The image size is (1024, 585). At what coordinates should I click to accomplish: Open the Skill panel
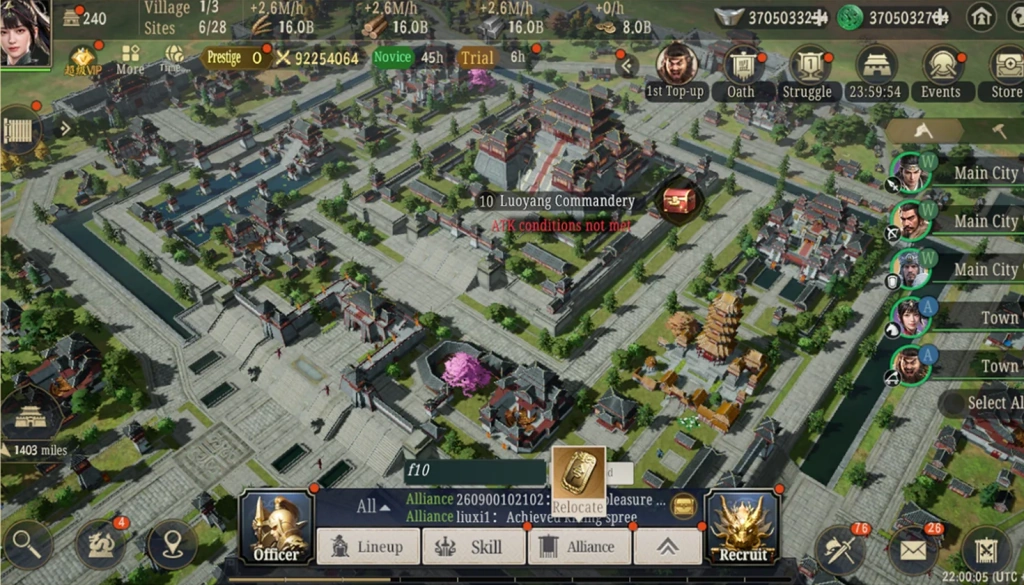tap(474, 547)
